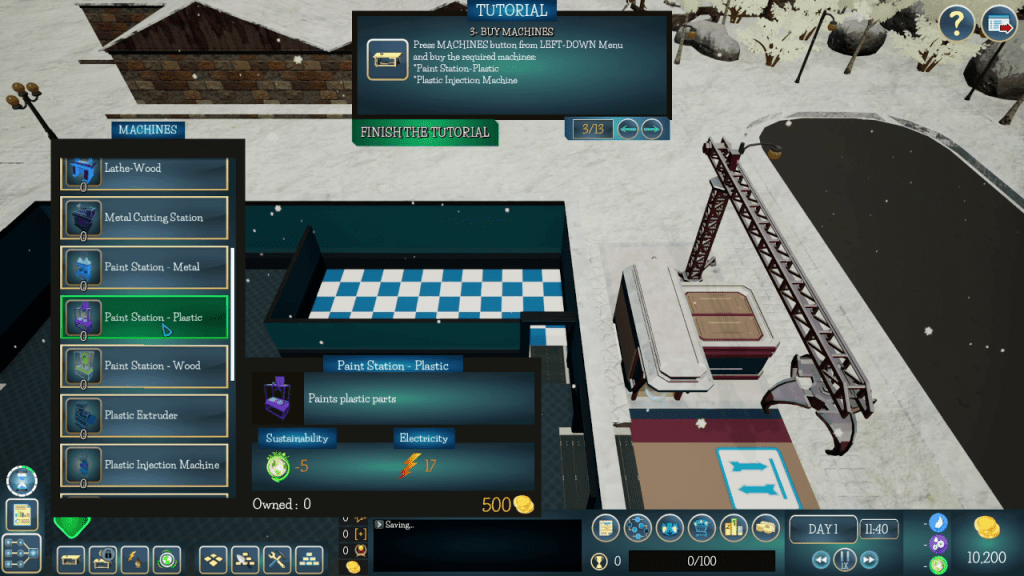Open the wrench and pickaxe tools button
Viewport: 1024px width, 576px height.
[277, 558]
